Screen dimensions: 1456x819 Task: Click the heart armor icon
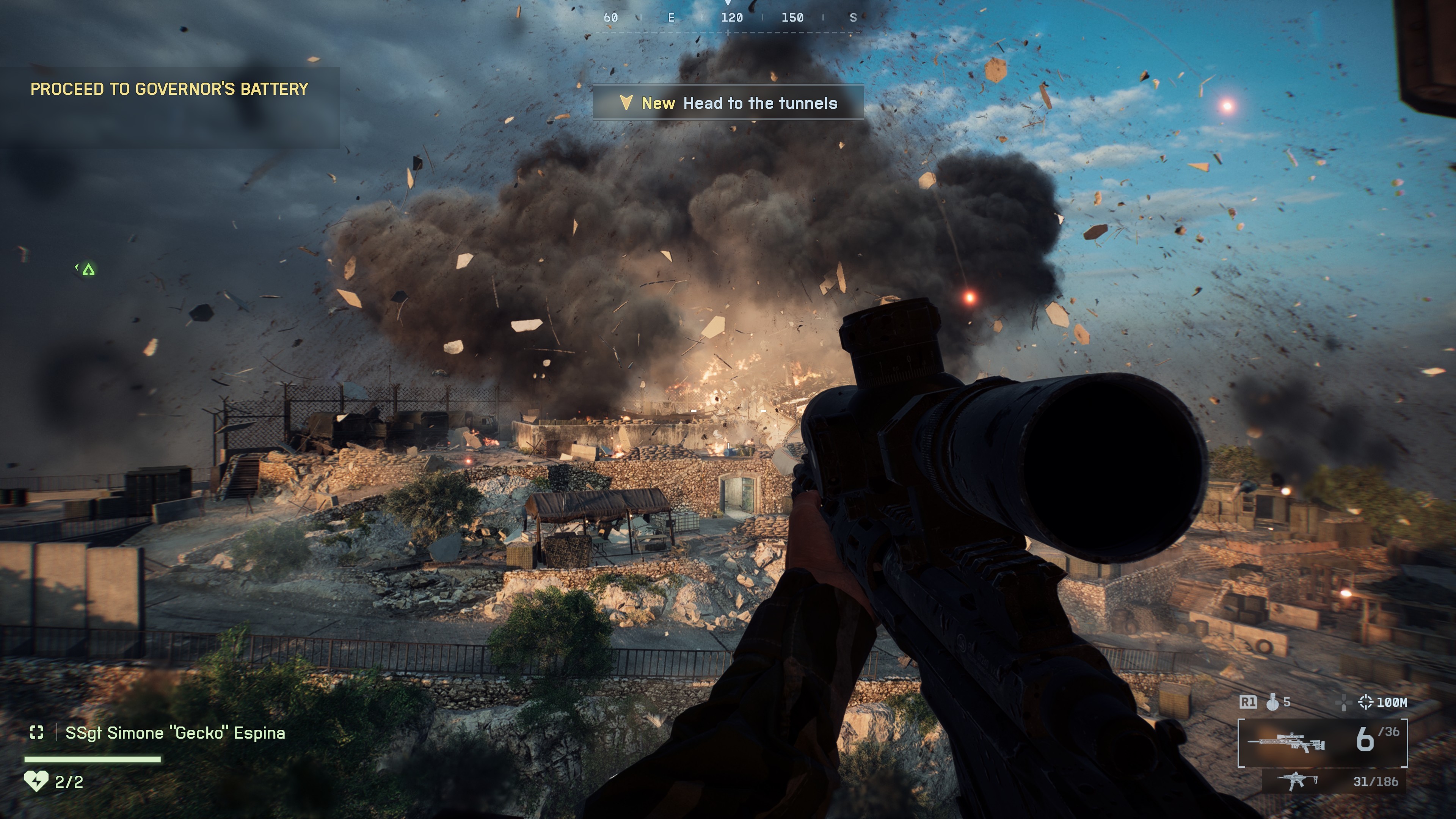coord(36,782)
